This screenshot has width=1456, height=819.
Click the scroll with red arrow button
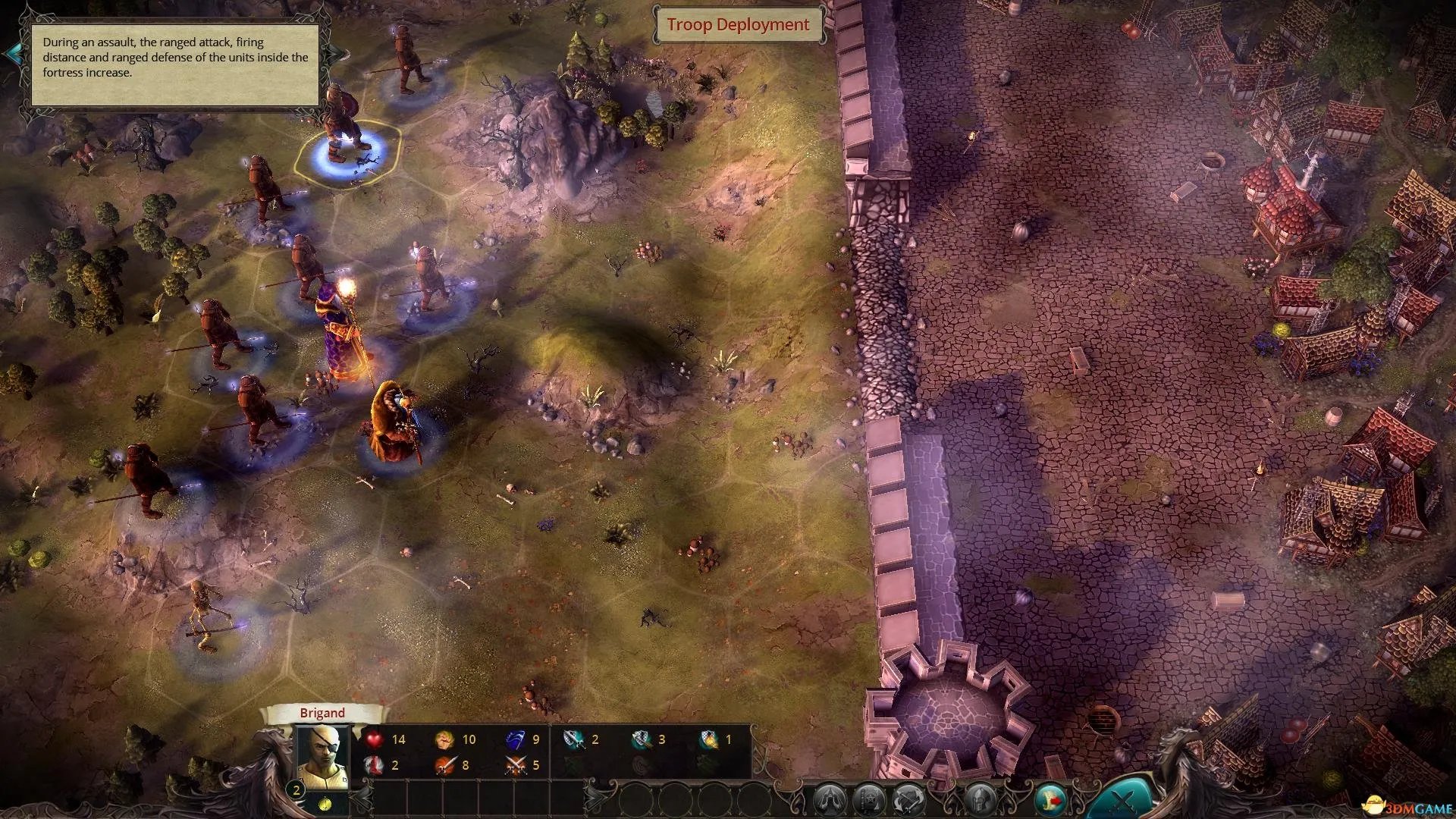(x=1051, y=800)
